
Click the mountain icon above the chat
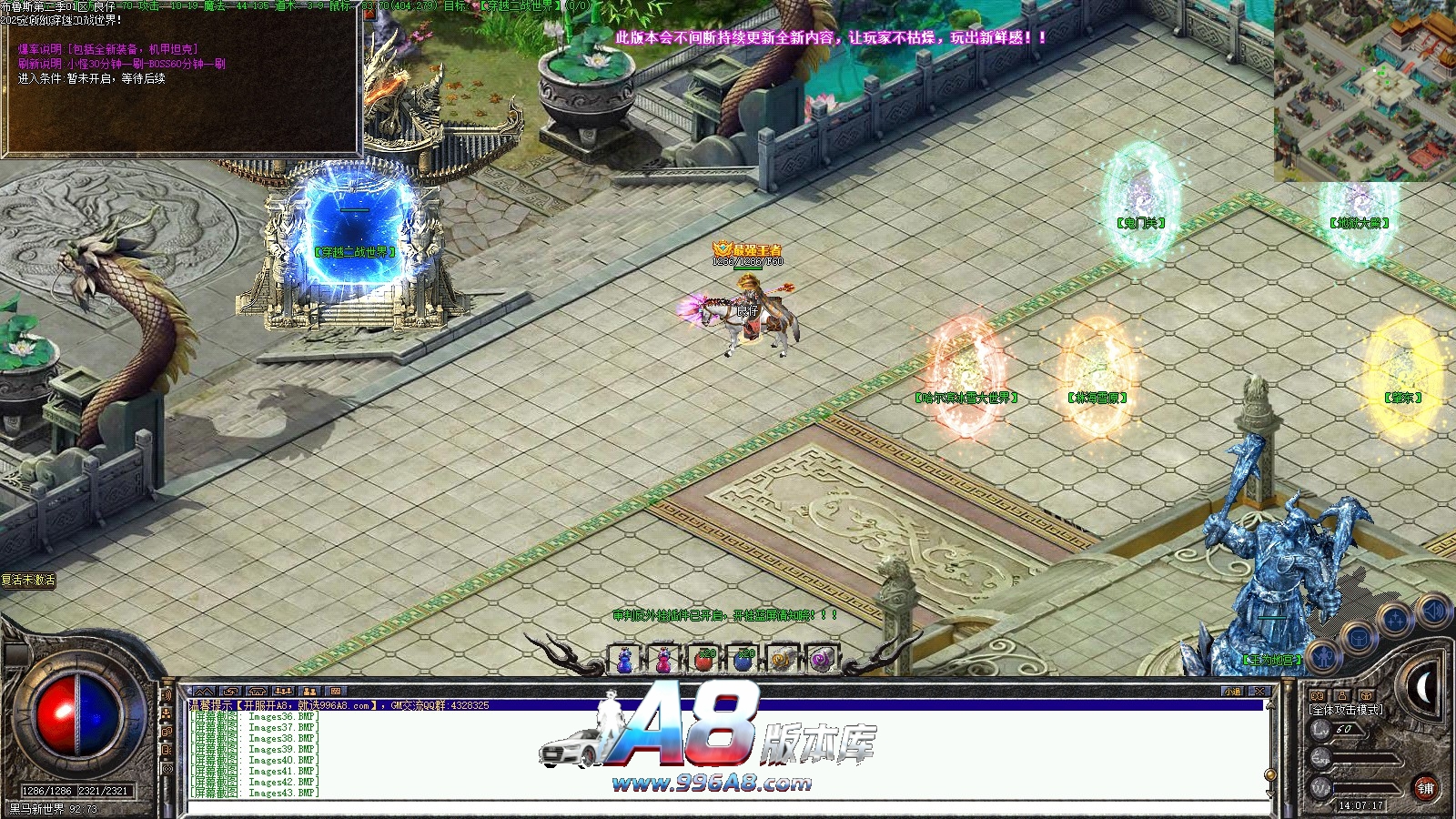[204, 692]
